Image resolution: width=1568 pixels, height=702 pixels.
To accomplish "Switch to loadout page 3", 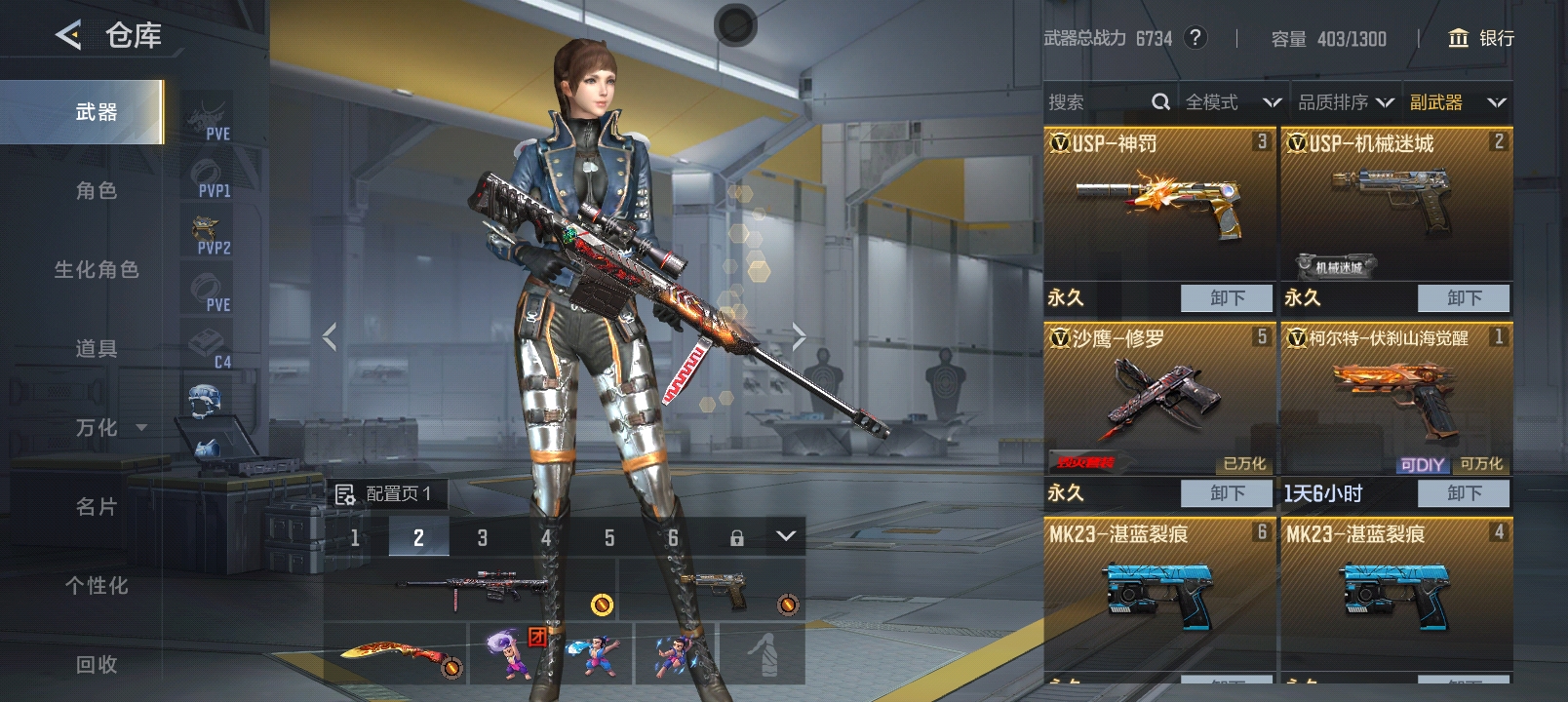I will 482,537.
